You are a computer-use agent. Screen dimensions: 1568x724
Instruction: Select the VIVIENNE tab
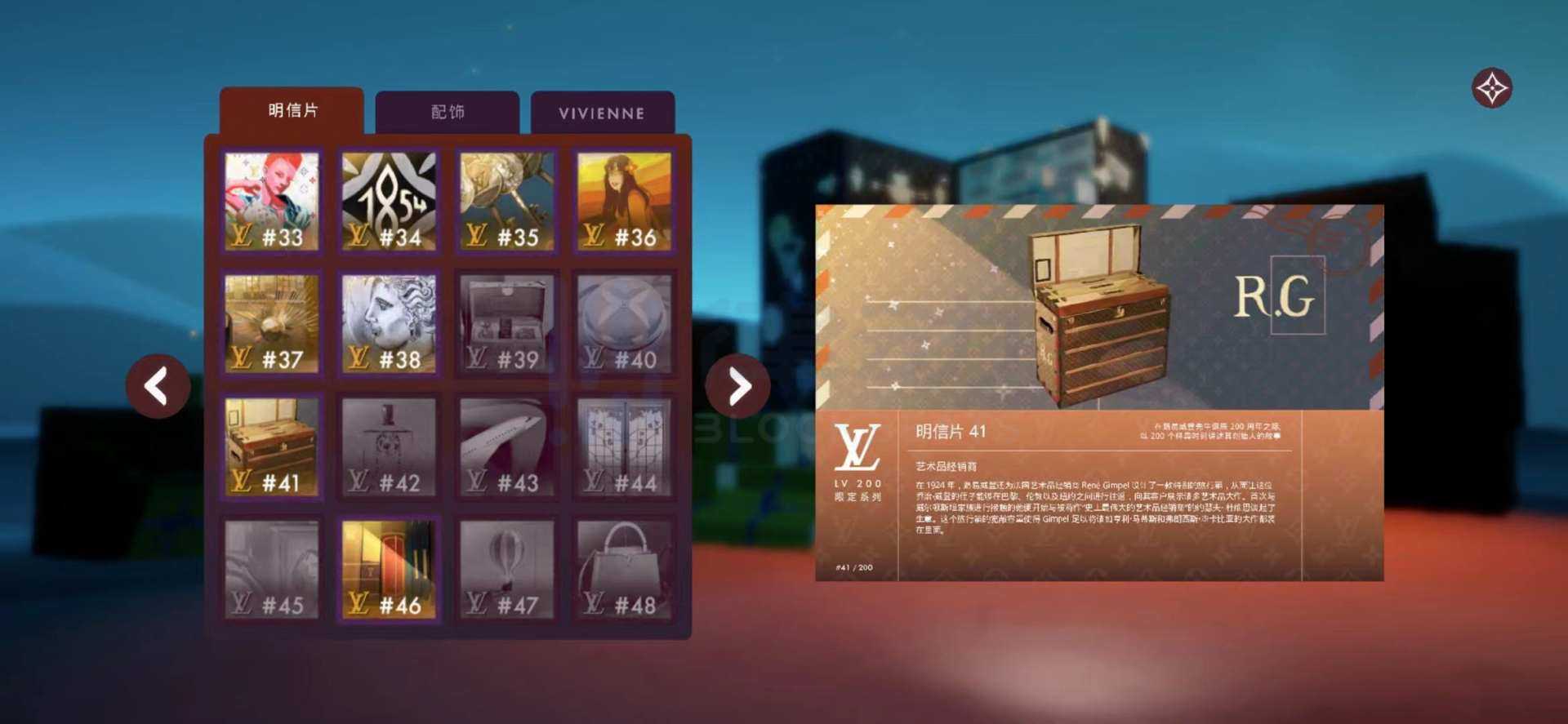coord(602,113)
